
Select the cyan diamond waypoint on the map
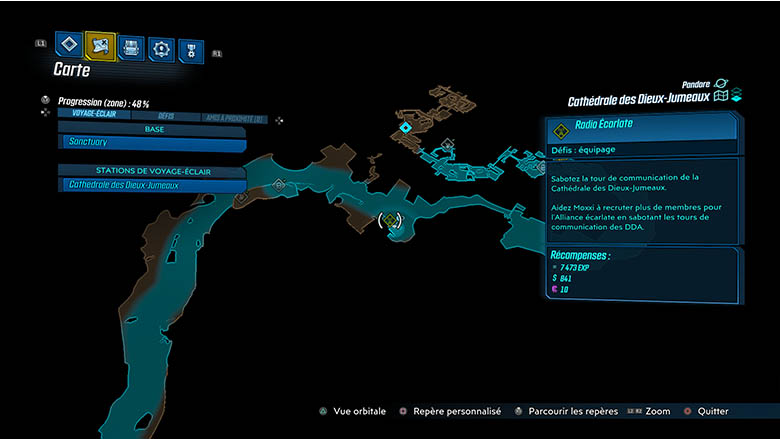[404, 128]
